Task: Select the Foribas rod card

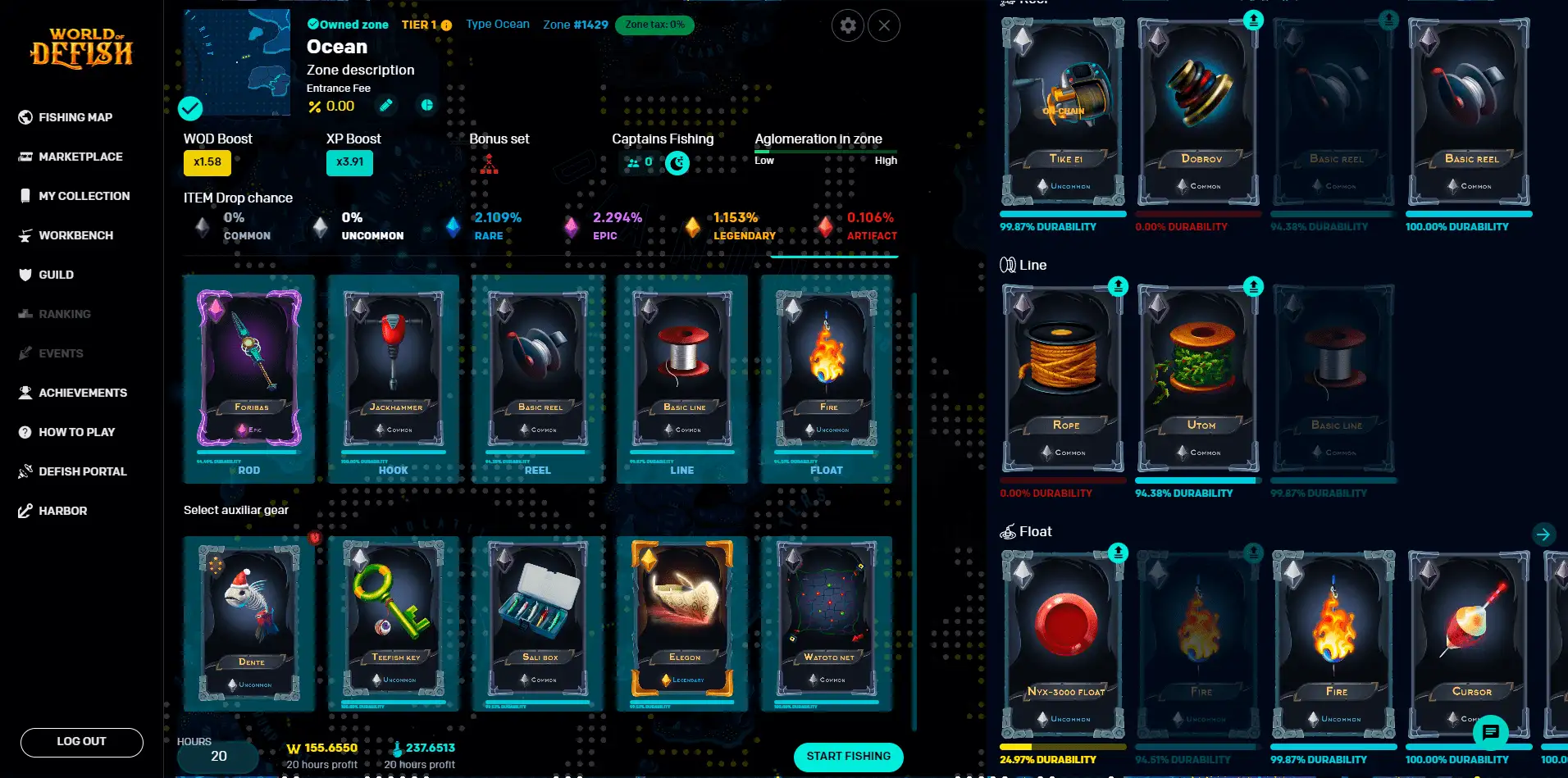Action: pyautogui.click(x=249, y=369)
